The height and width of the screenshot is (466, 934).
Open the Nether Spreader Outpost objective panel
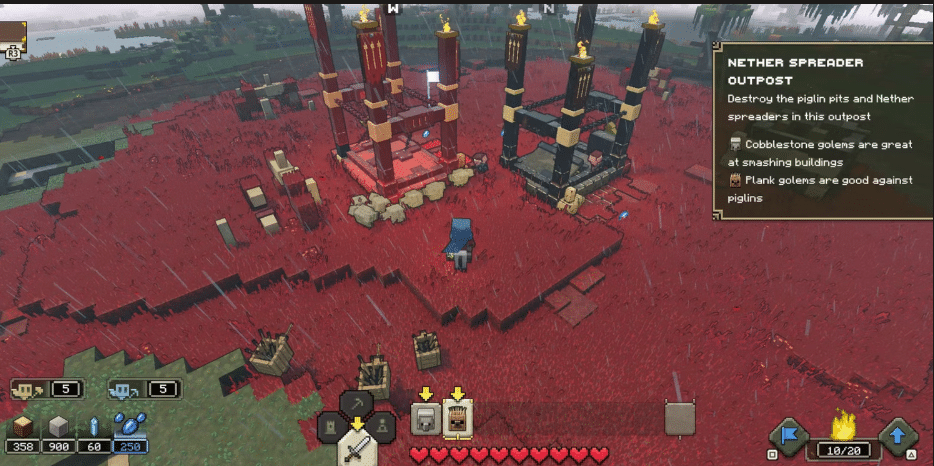(x=822, y=130)
